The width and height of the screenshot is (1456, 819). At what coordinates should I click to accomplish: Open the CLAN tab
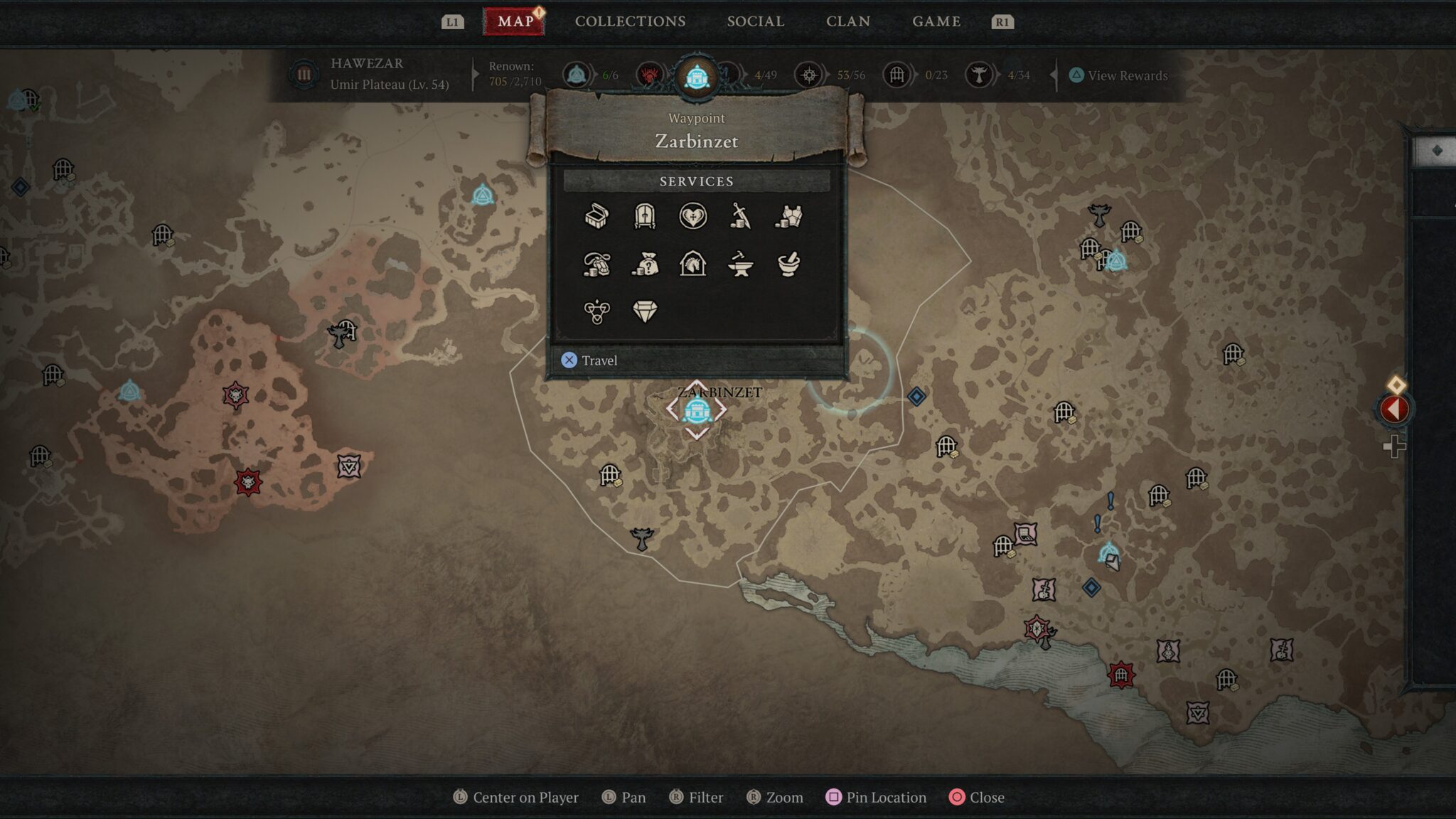pos(849,21)
